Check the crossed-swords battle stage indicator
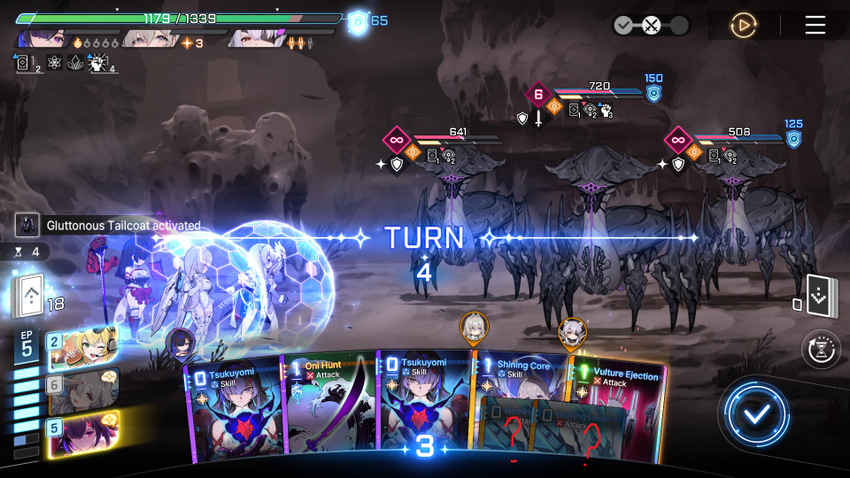 coord(651,25)
